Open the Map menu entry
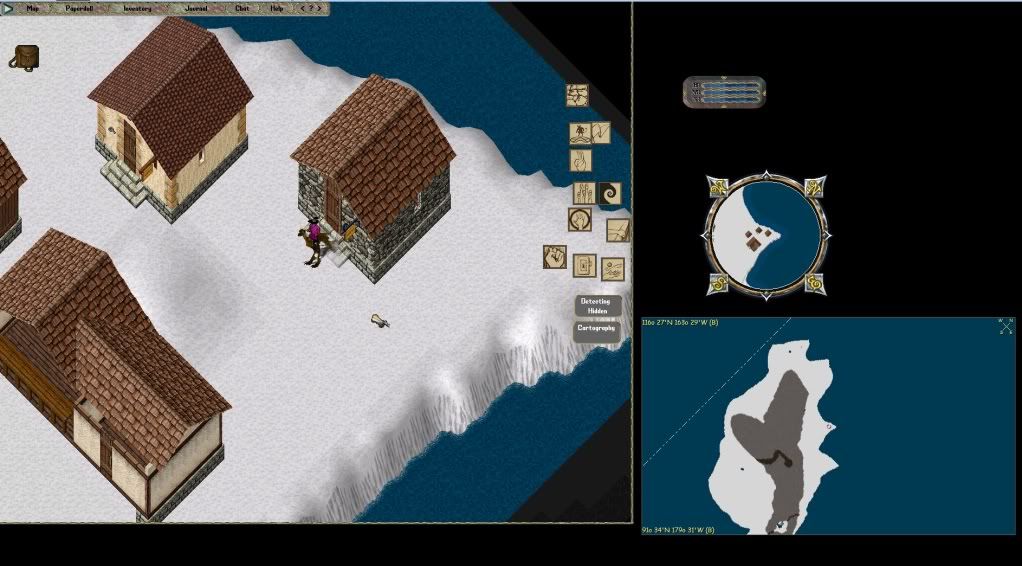This screenshot has height=566, width=1022. pos(33,8)
